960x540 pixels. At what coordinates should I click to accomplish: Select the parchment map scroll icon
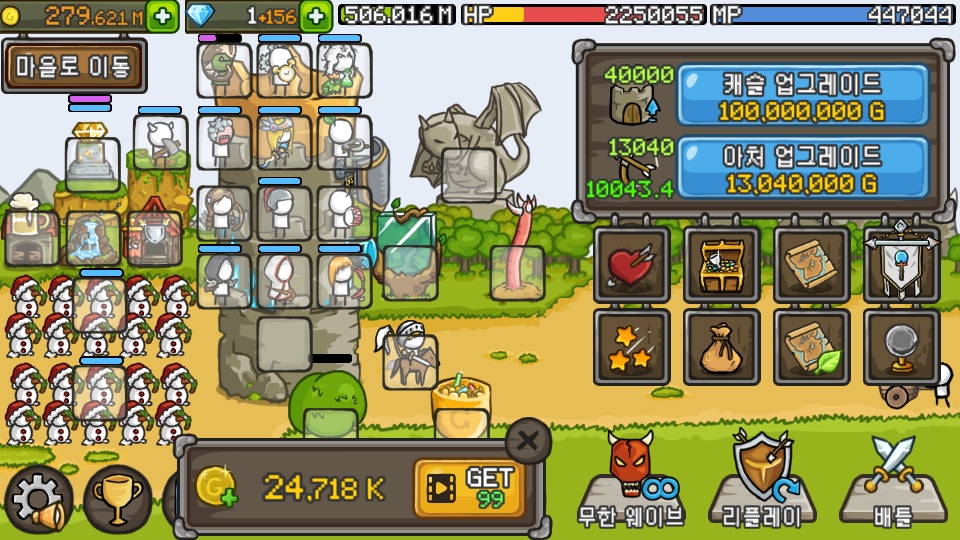click(x=811, y=265)
